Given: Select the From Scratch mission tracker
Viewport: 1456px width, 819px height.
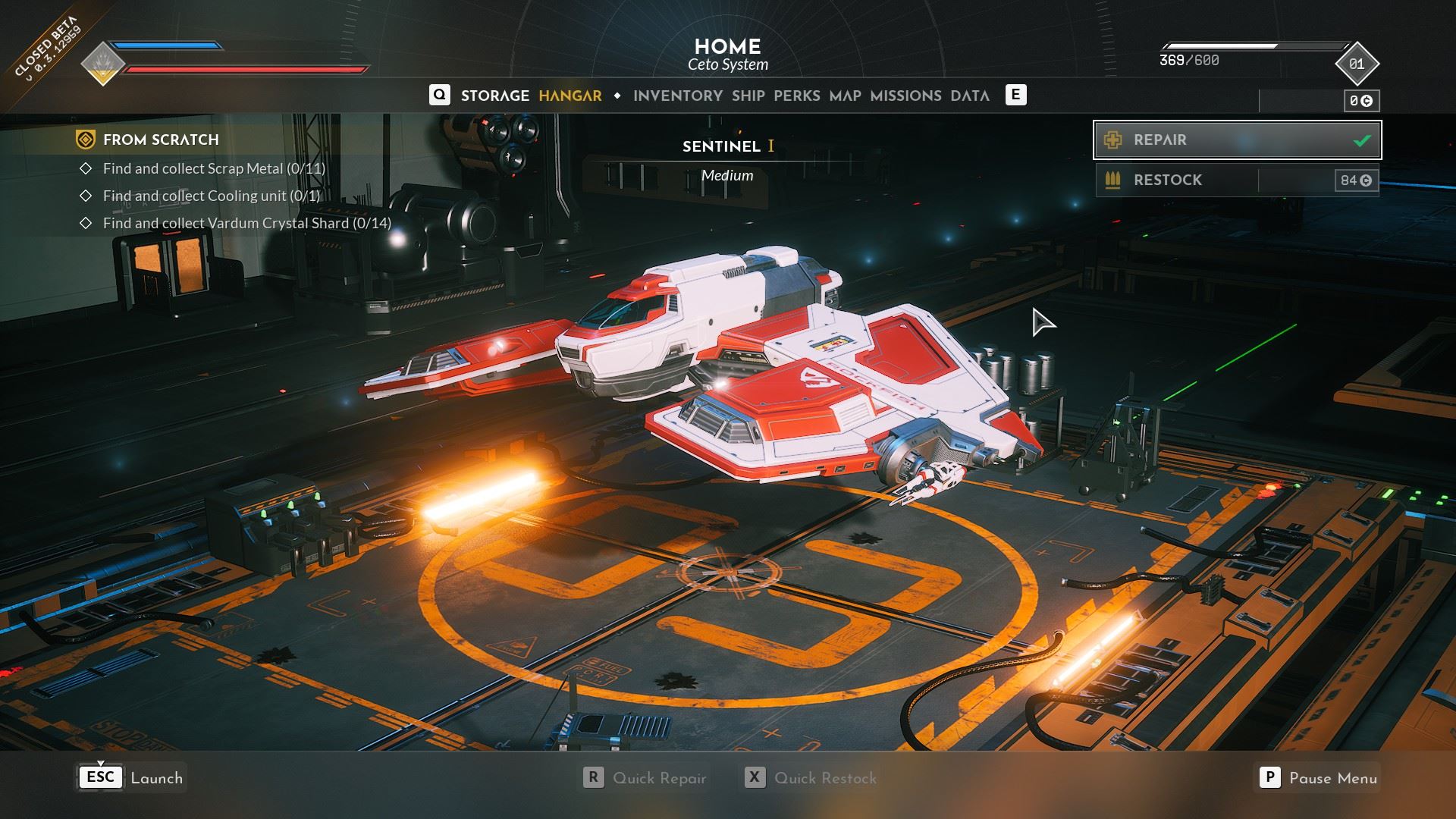Looking at the screenshot, I should 161,140.
